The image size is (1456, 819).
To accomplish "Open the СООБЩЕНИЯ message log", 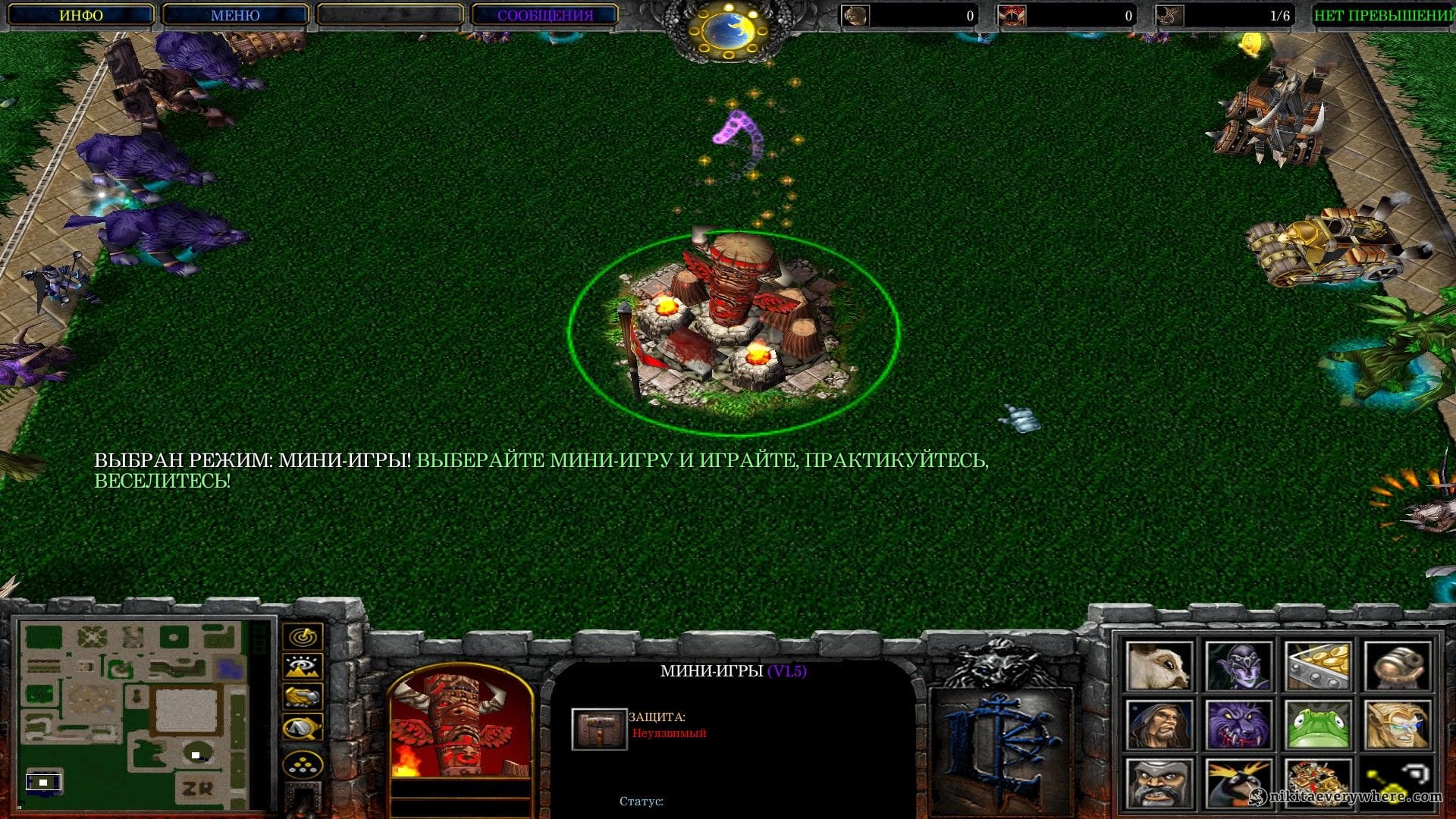I will point(544,15).
